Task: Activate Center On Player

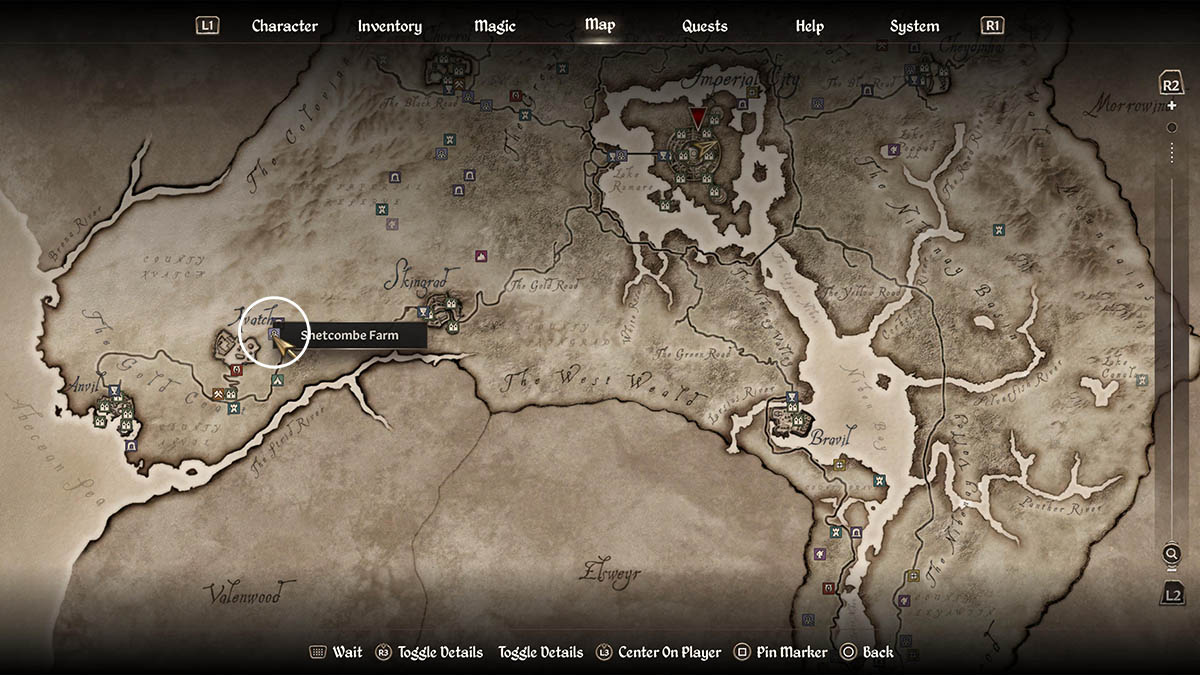Action: (x=659, y=652)
